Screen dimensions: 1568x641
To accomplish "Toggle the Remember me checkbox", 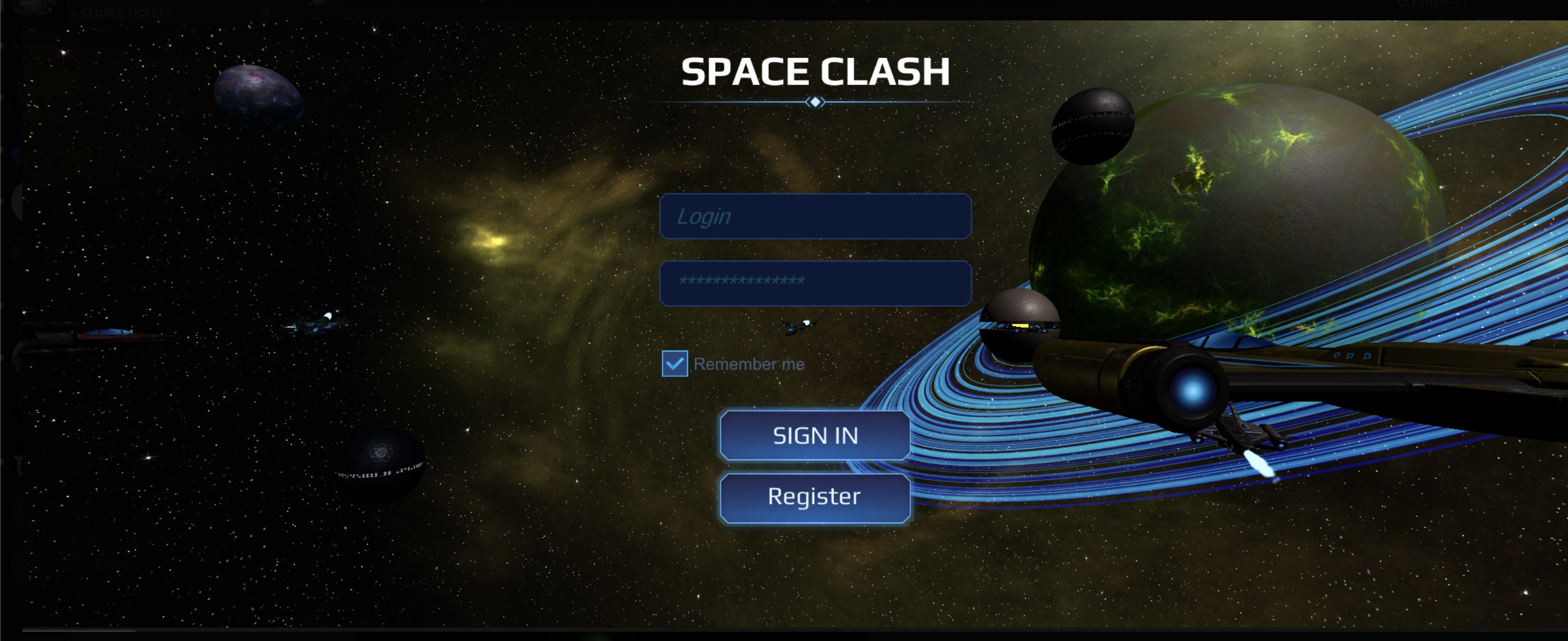I will point(674,363).
